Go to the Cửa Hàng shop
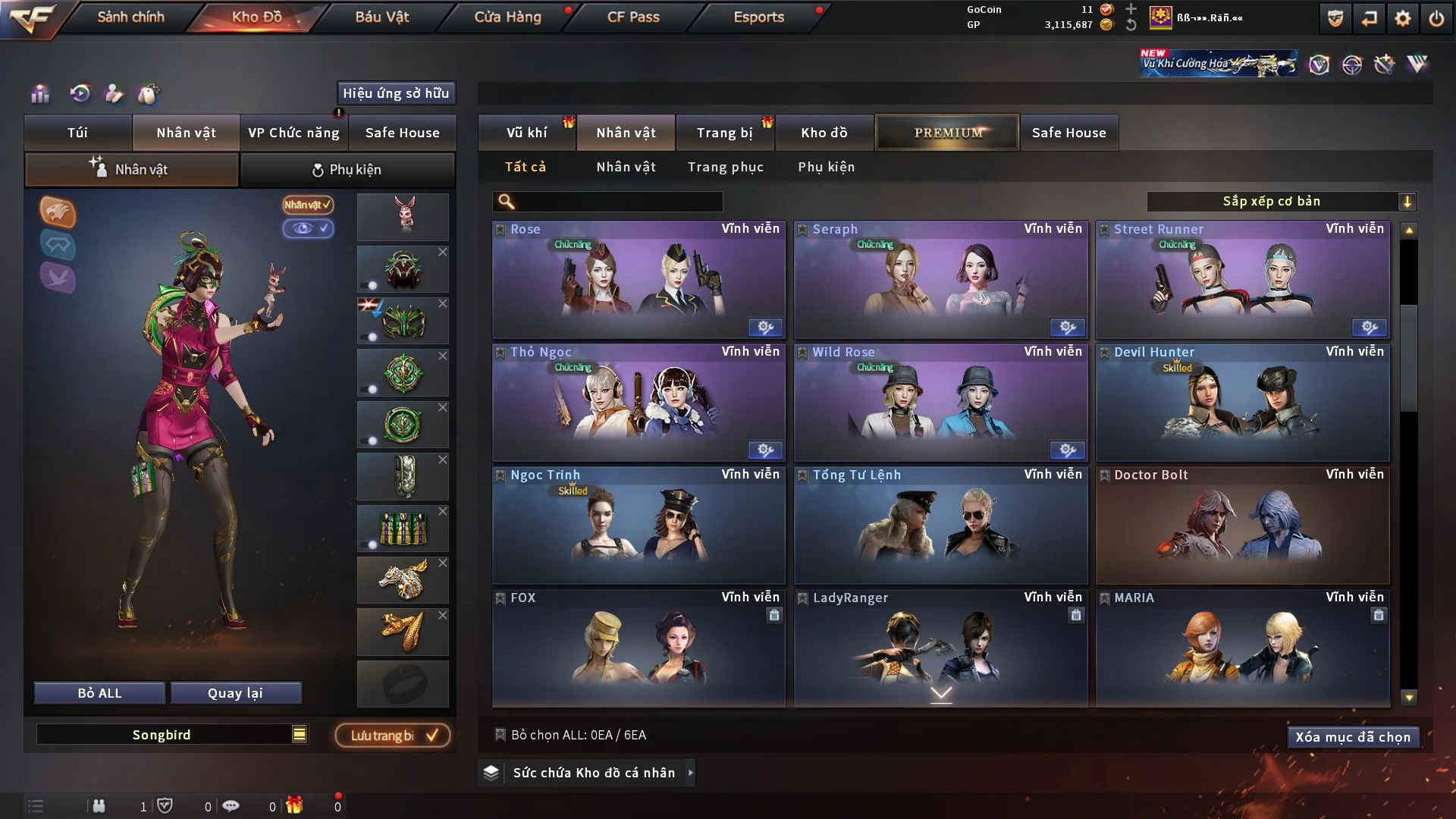 coord(507,17)
